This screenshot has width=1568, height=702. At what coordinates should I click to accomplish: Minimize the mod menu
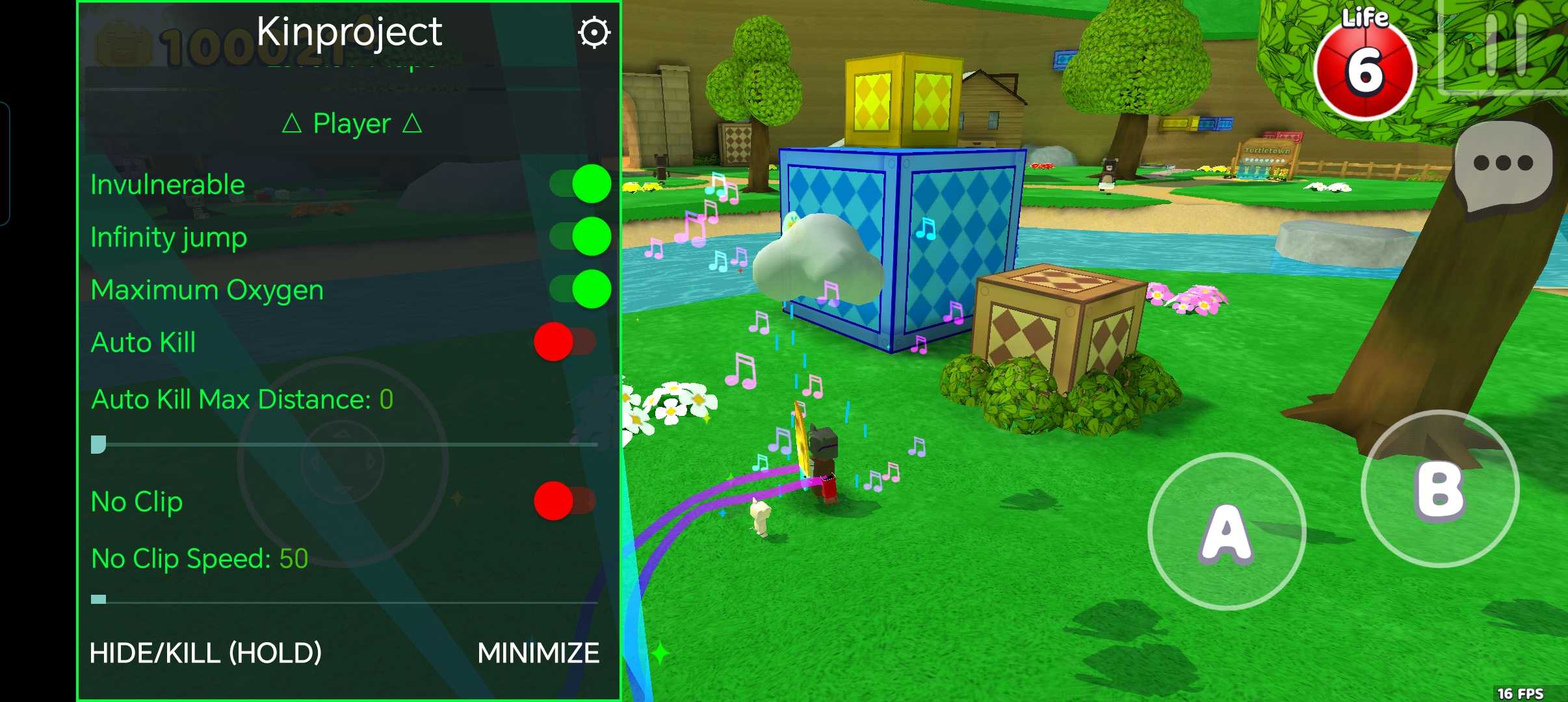pyautogui.click(x=538, y=653)
